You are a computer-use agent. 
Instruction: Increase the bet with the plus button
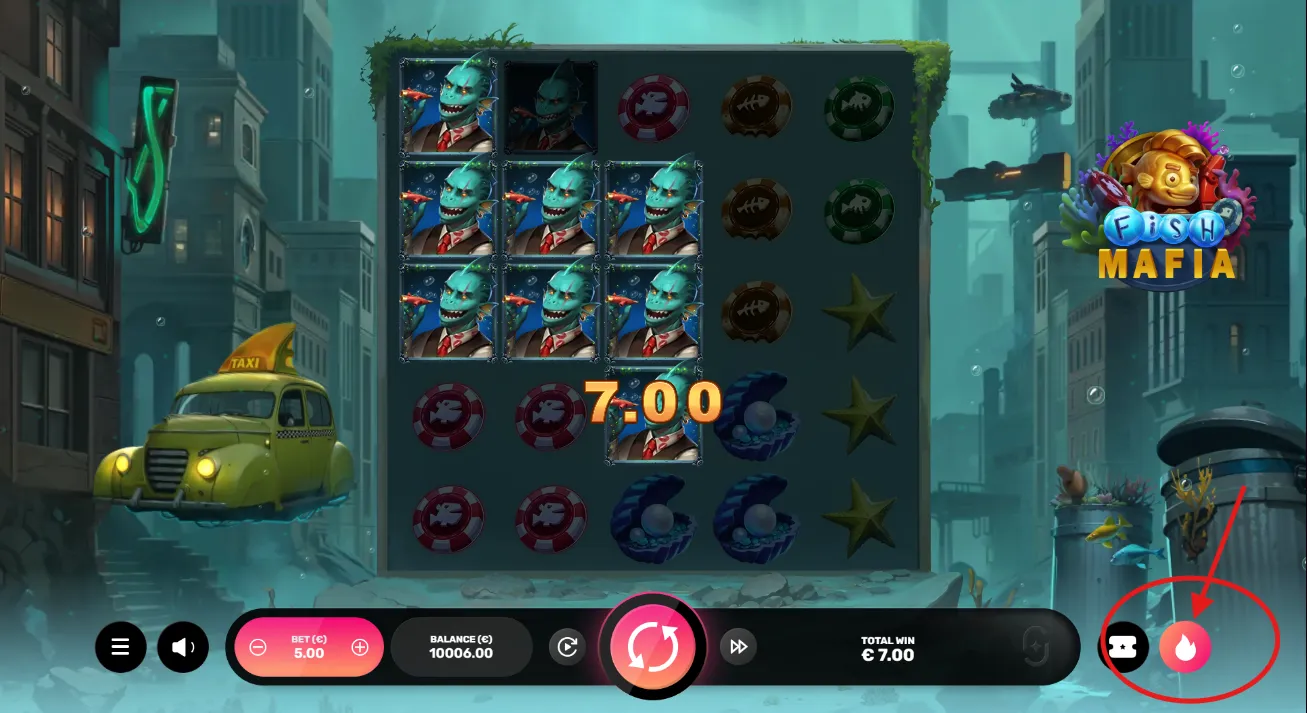point(360,648)
